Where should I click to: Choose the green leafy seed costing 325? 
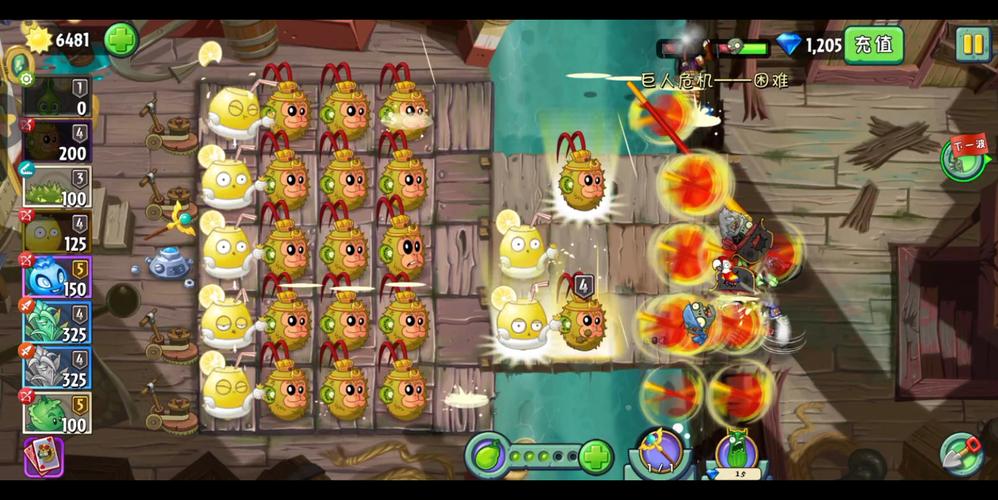point(57,323)
